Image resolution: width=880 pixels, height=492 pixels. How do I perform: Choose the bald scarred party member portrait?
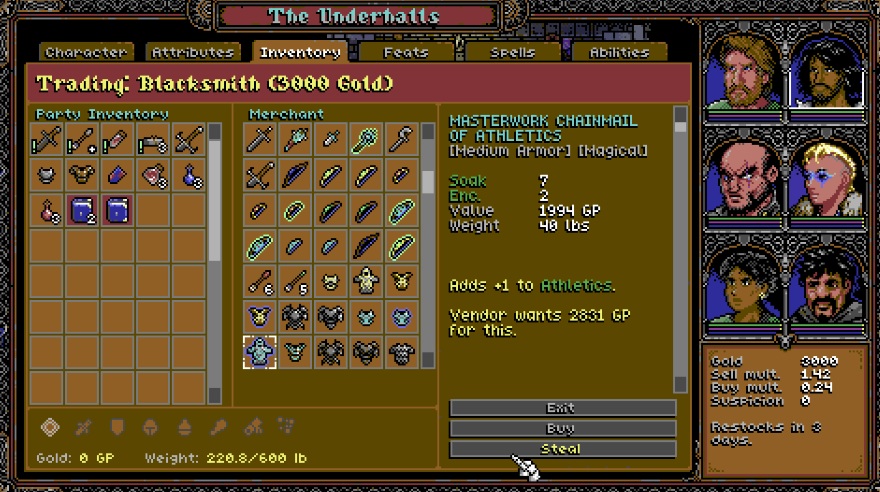pyautogui.click(x=745, y=179)
